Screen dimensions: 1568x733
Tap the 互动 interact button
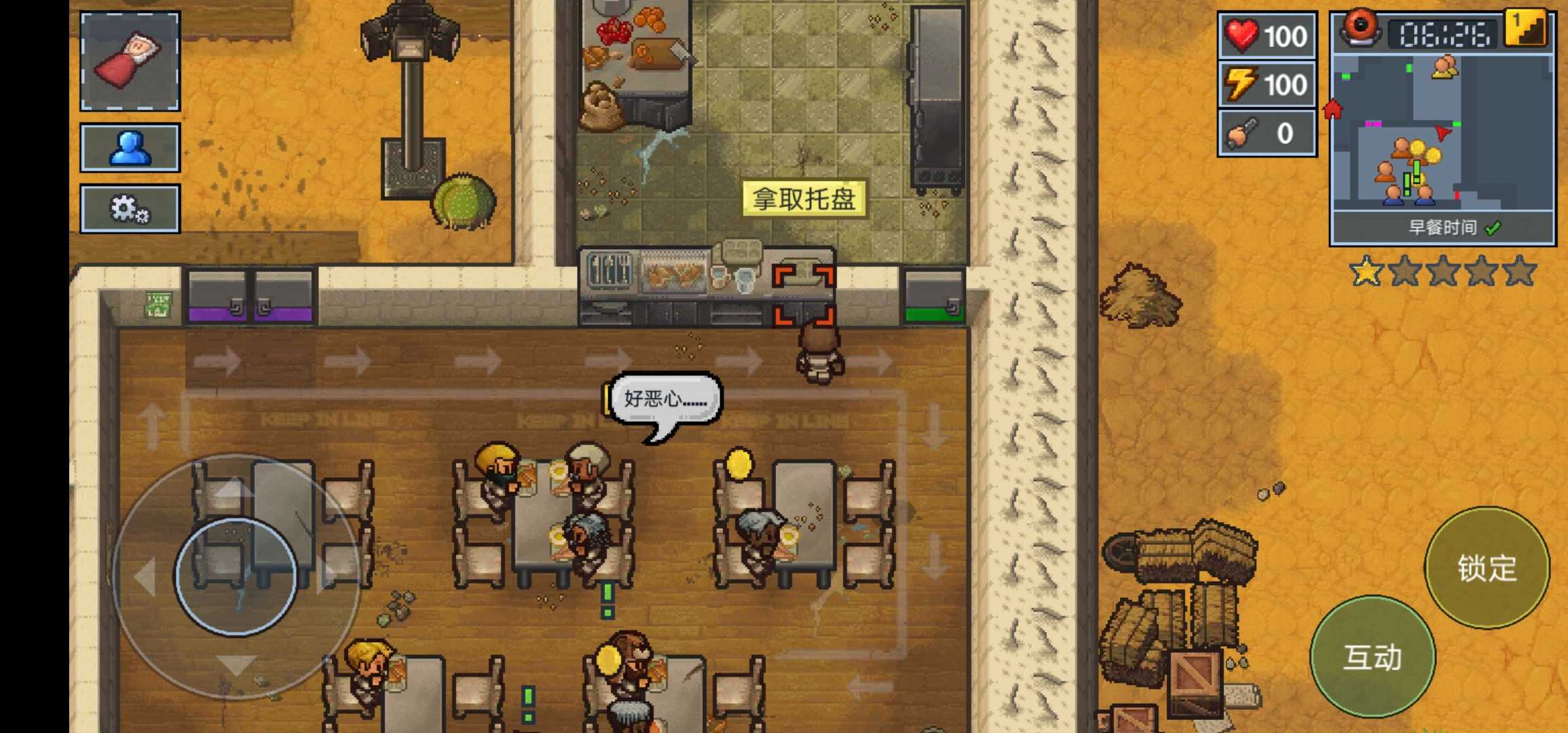[1373, 657]
